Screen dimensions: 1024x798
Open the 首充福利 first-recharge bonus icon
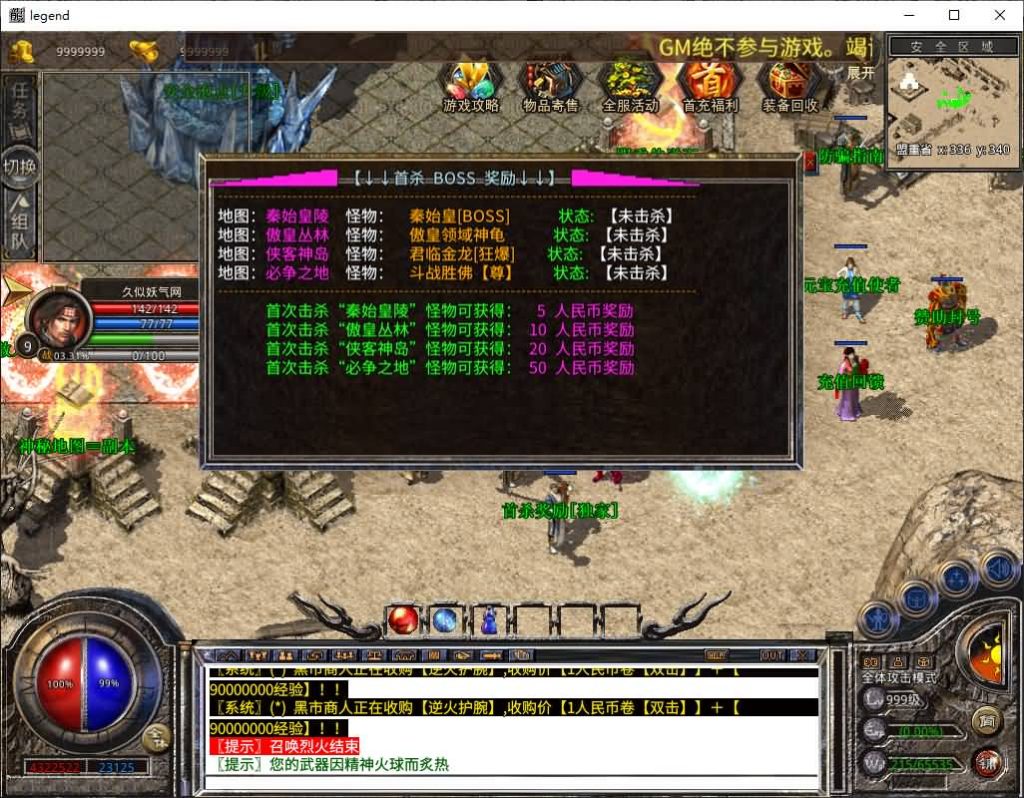[710, 84]
